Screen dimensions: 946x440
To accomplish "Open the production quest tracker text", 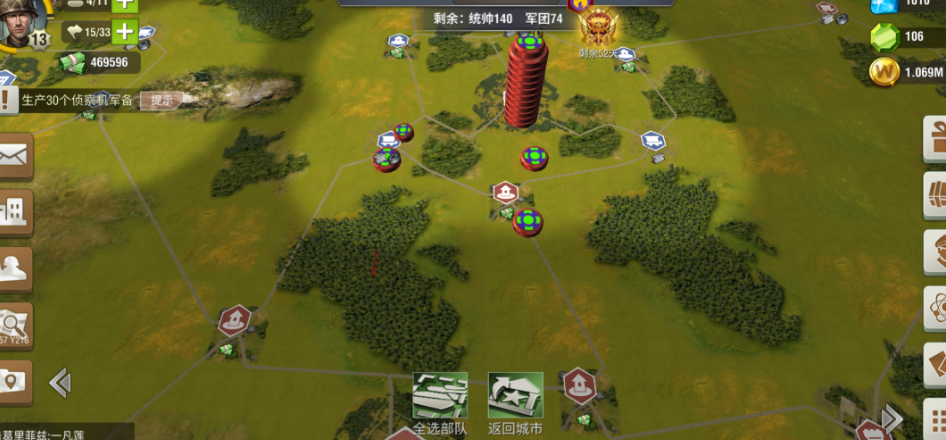I will pyautogui.click(x=76, y=100).
